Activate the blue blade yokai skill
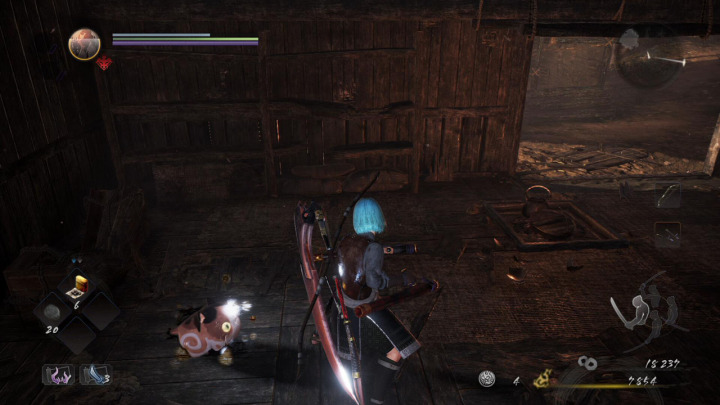720x405 pixels. pyautogui.click(x=94, y=375)
